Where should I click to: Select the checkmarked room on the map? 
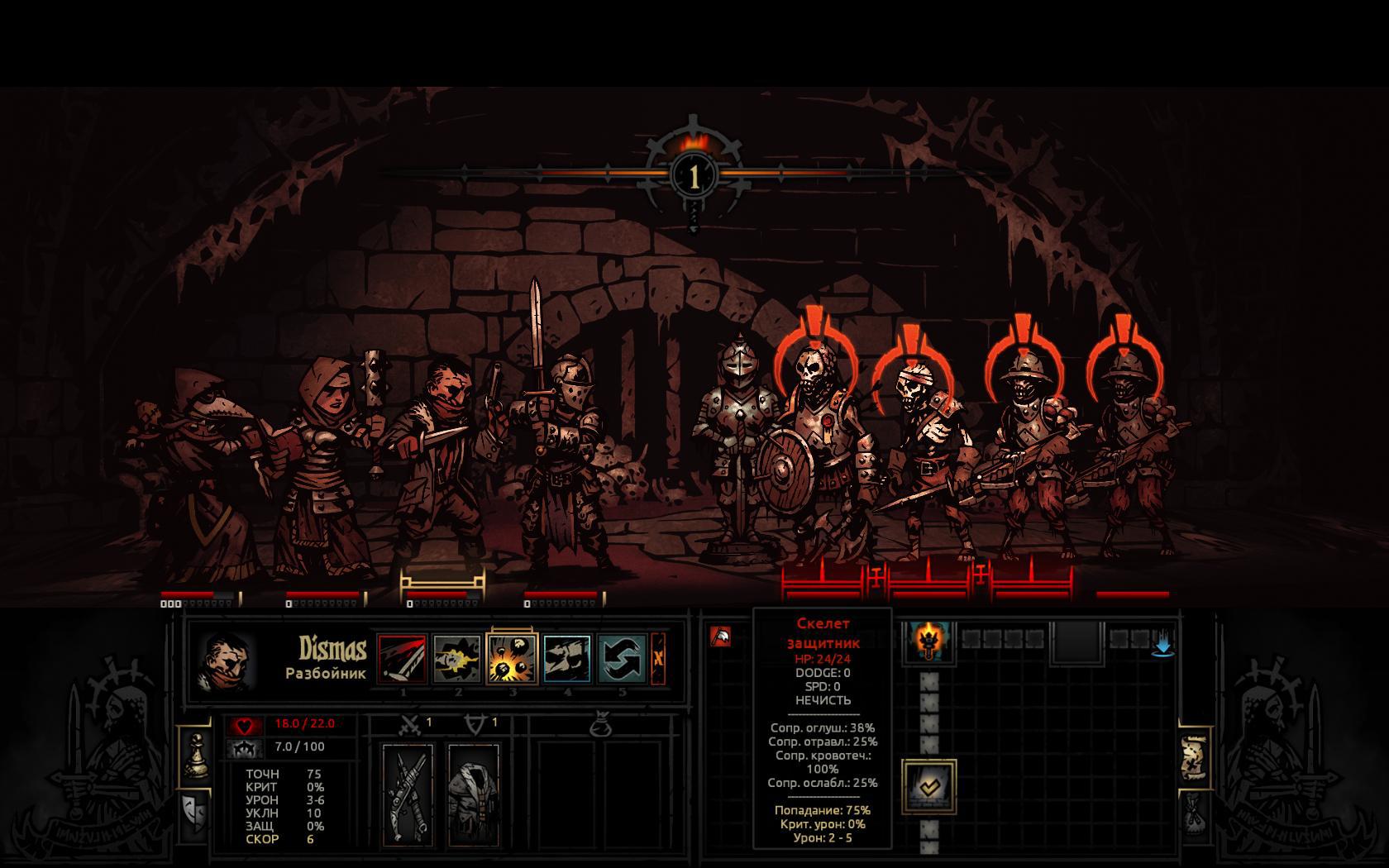[x=928, y=786]
